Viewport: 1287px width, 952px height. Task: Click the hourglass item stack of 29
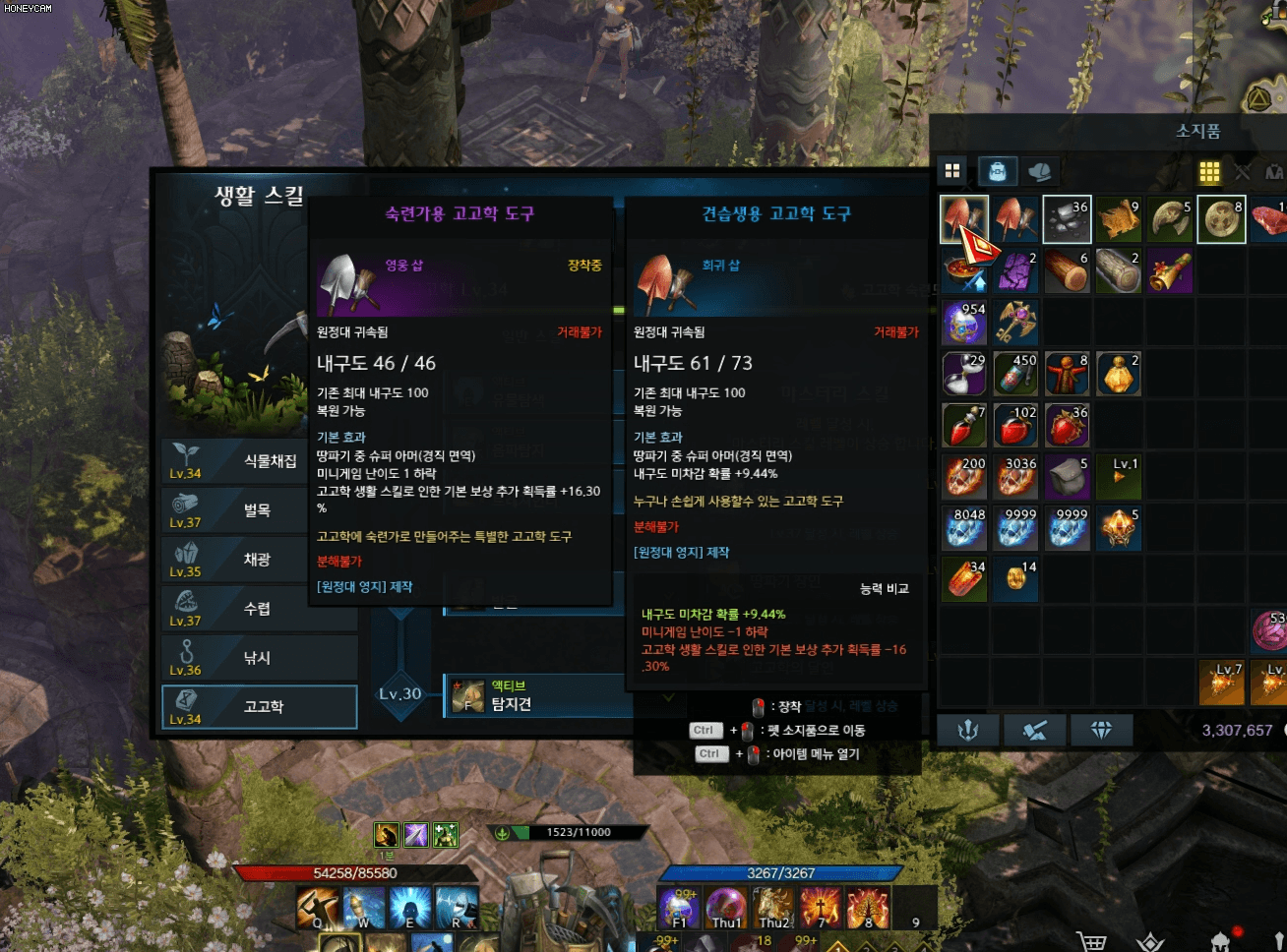click(964, 374)
